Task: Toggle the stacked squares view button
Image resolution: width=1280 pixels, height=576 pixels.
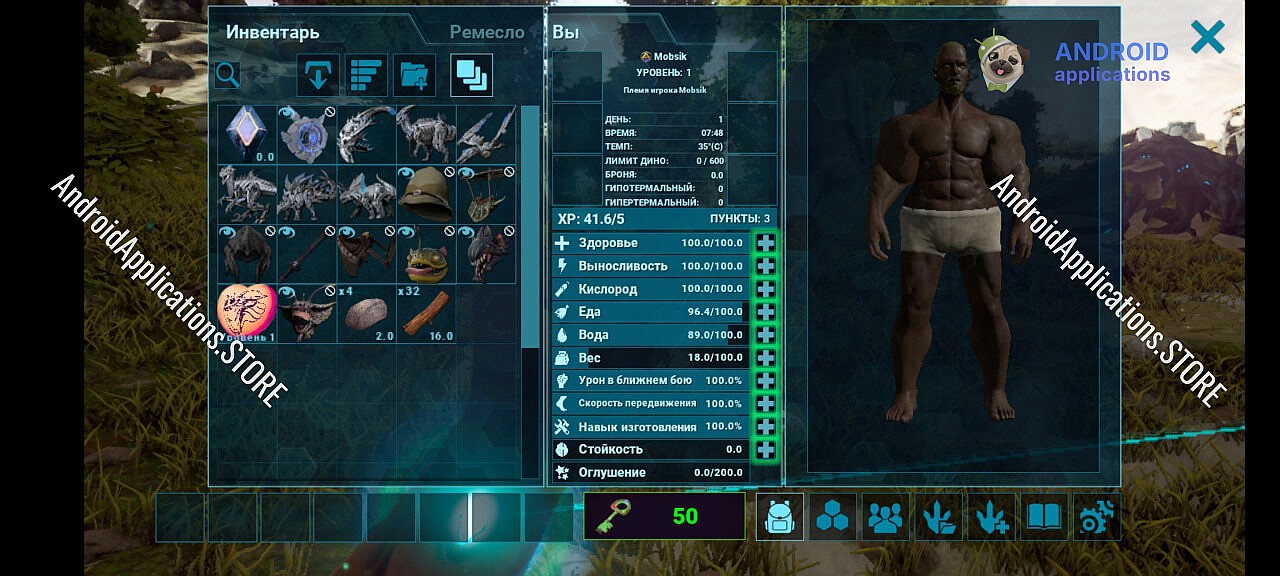Action: click(471, 75)
